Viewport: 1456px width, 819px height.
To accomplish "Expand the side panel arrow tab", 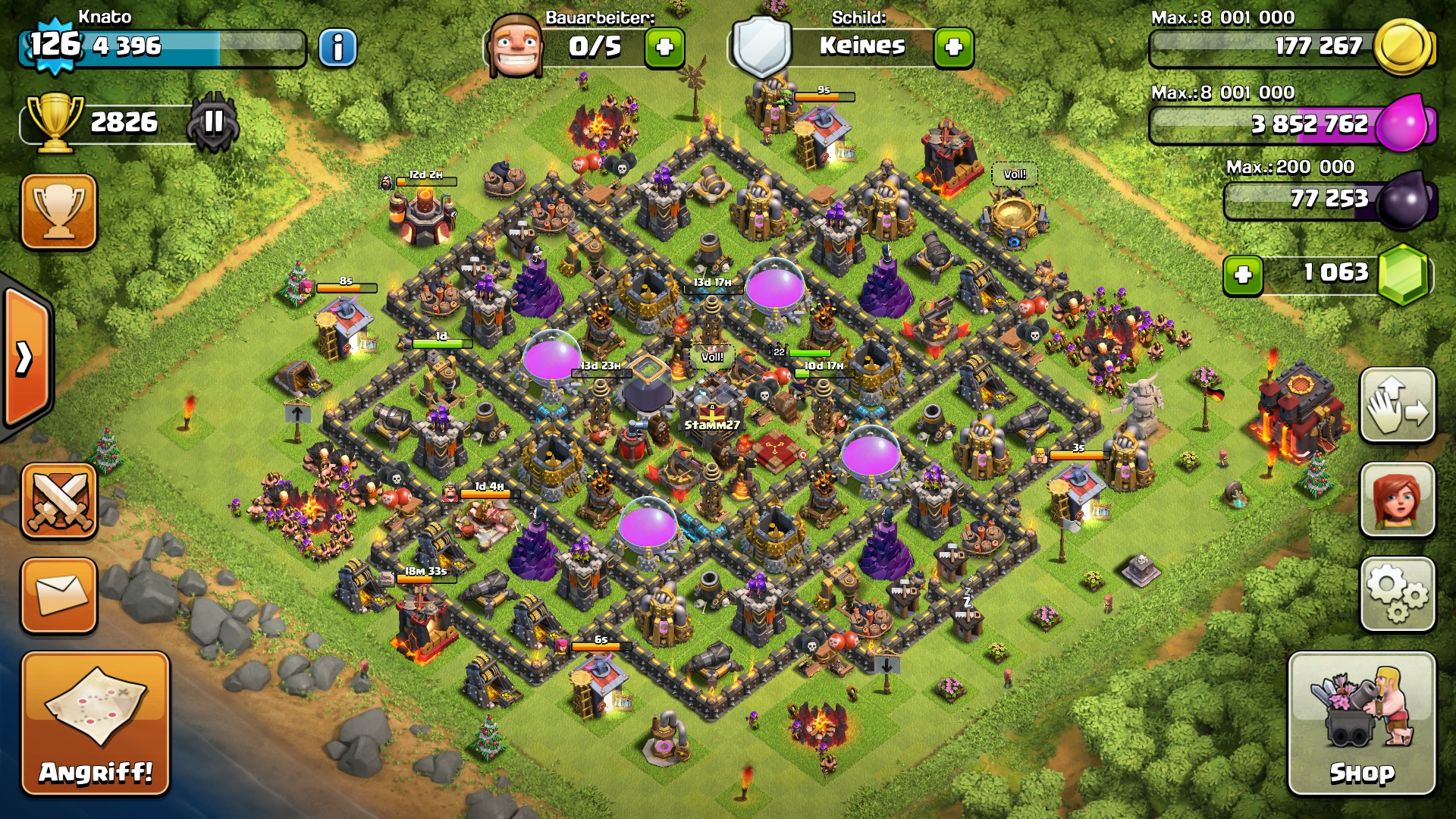I will [26, 358].
